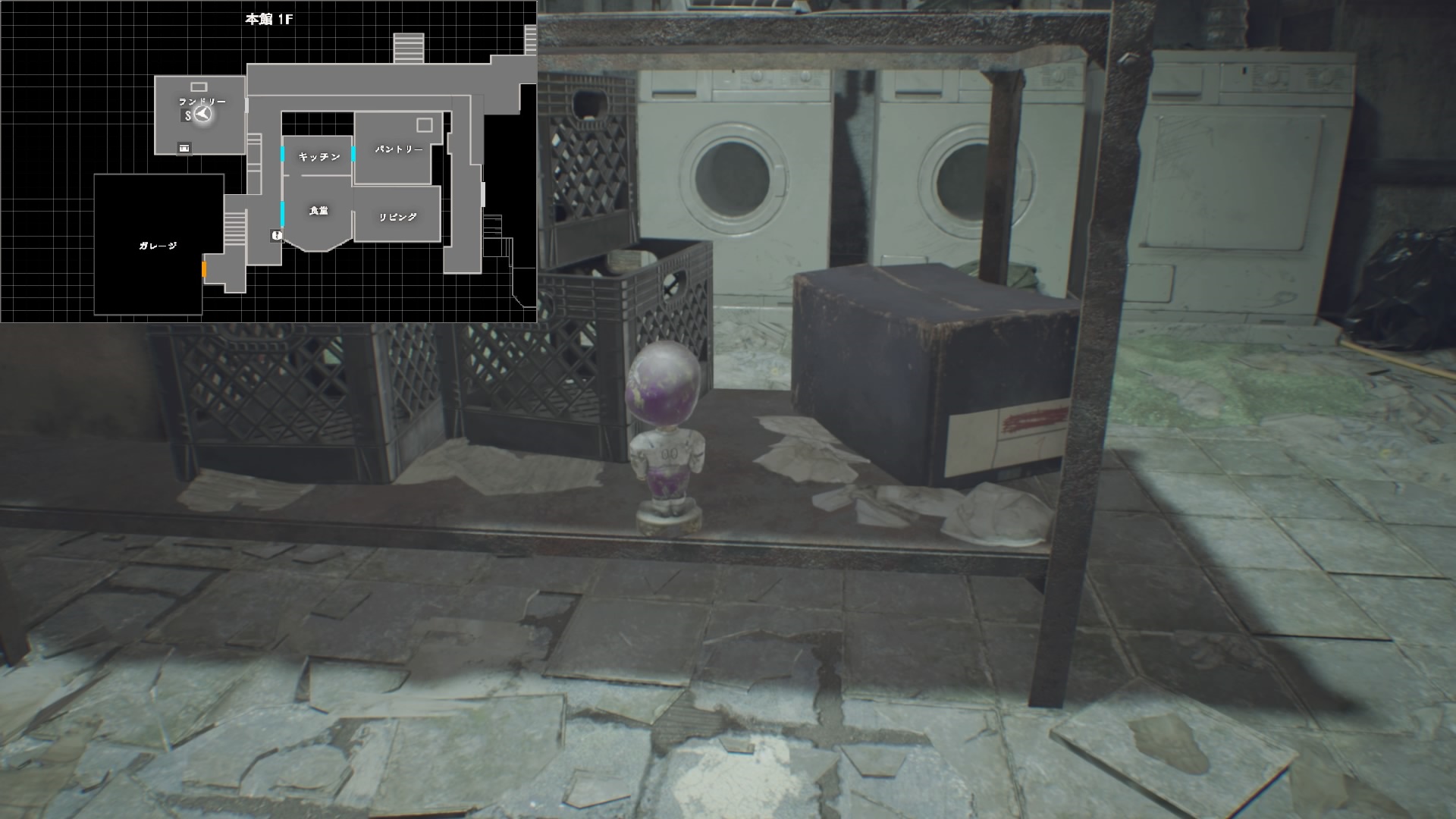This screenshot has height=819, width=1456.
Task: Pick the ガレージ area on the map
Action: coord(158,246)
